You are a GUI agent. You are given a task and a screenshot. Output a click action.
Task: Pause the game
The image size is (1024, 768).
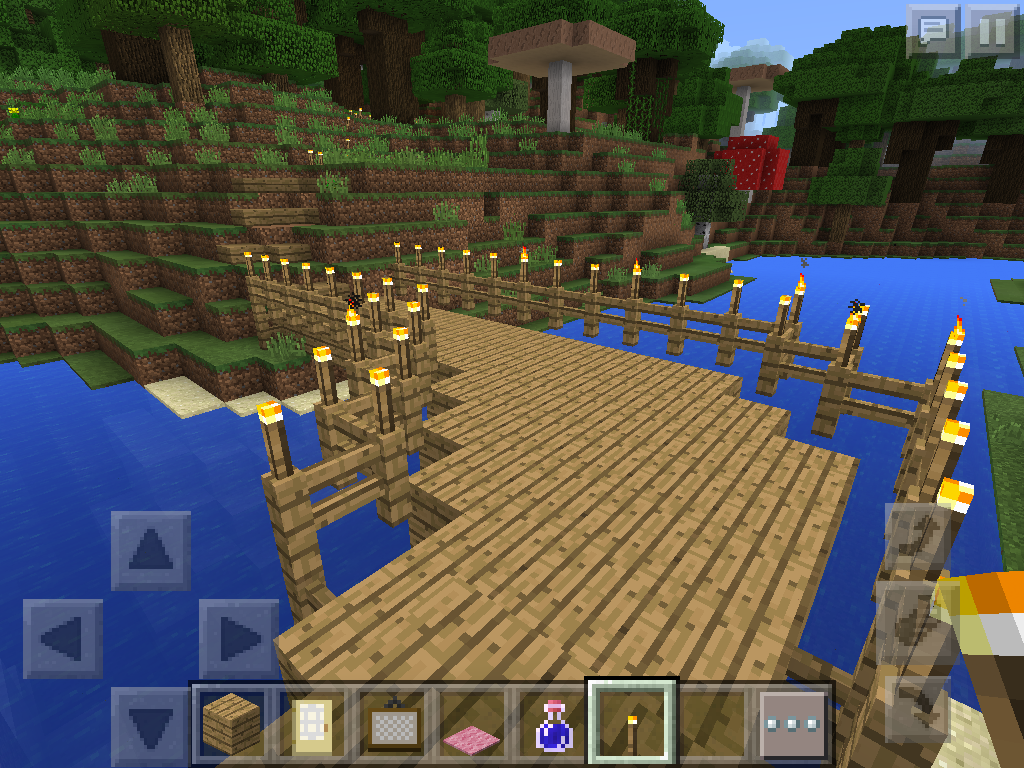(992, 31)
